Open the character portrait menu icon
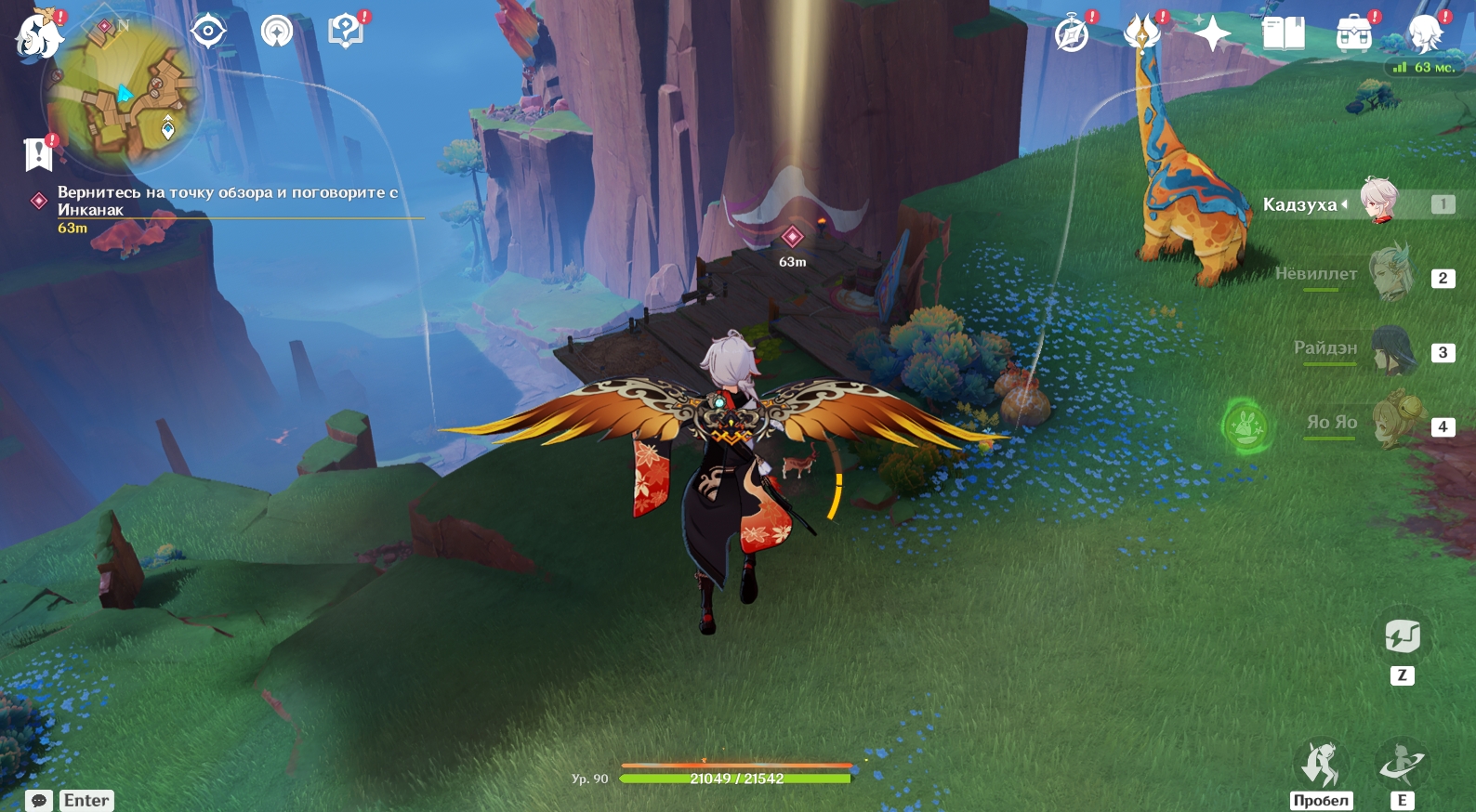The height and width of the screenshot is (812, 1476). click(x=1425, y=34)
